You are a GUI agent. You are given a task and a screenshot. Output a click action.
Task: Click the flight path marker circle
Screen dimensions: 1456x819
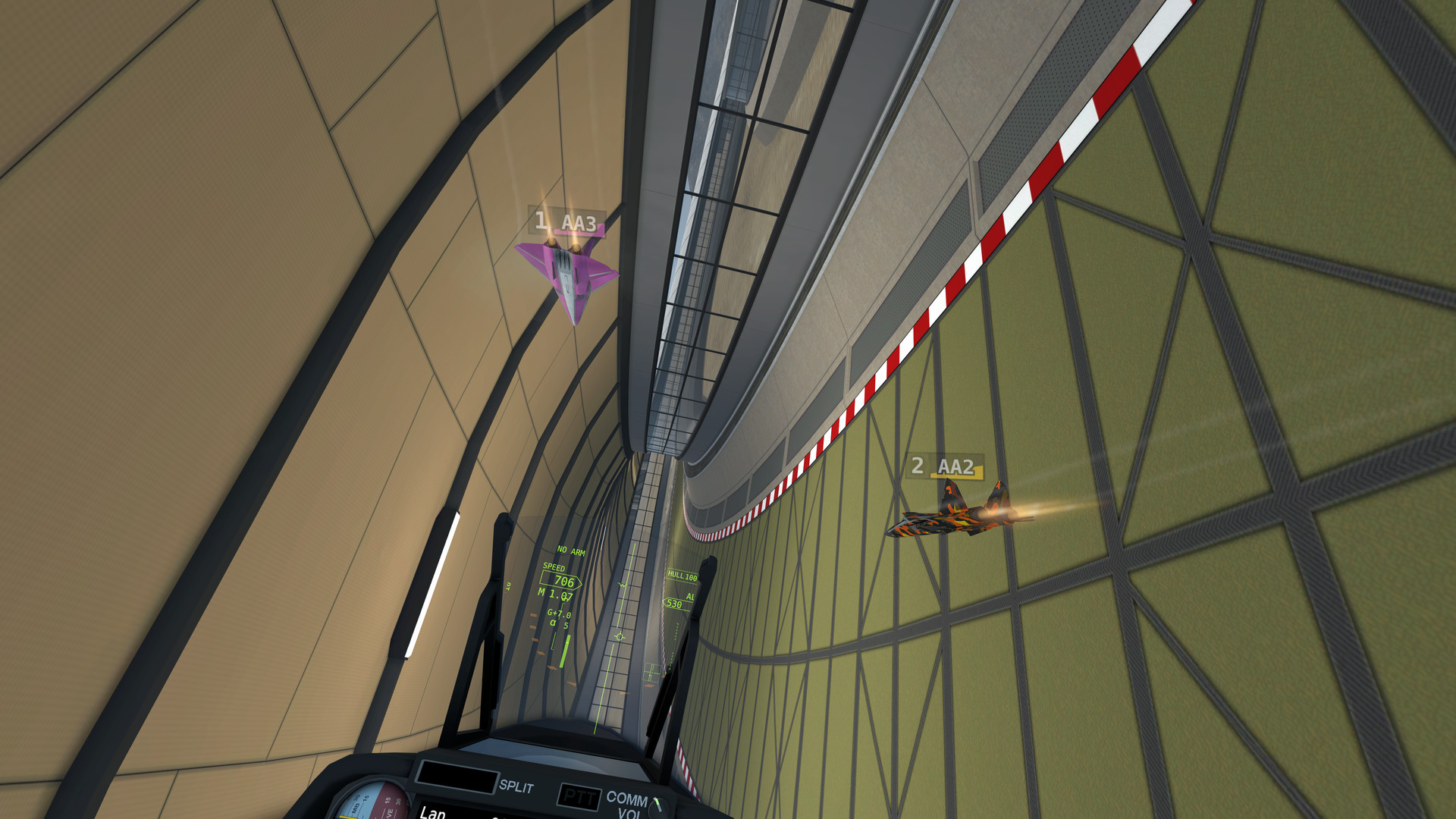pyautogui.click(x=620, y=636)
